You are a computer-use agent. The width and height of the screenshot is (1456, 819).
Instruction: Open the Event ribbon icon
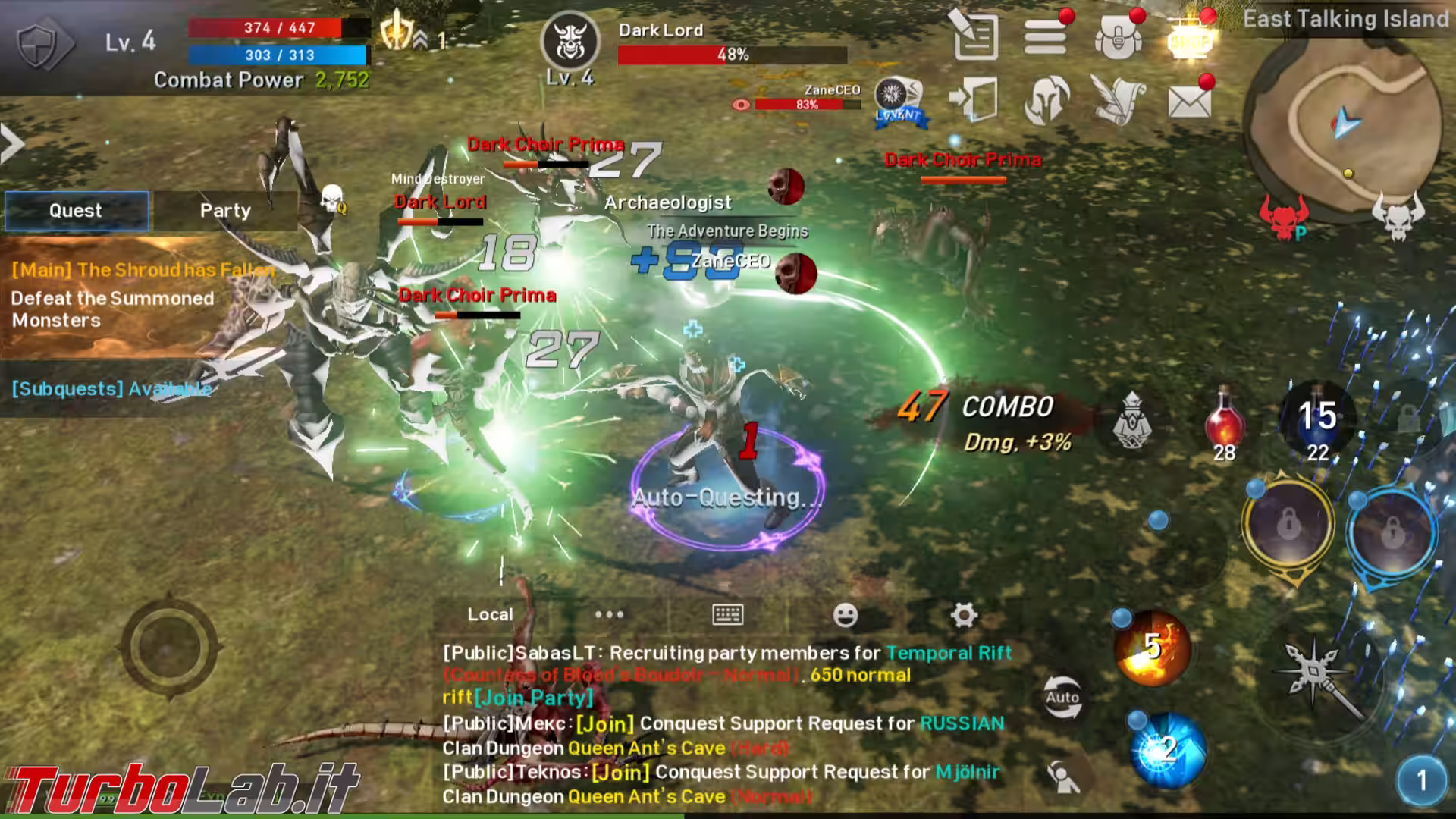[x=898, y=101]
